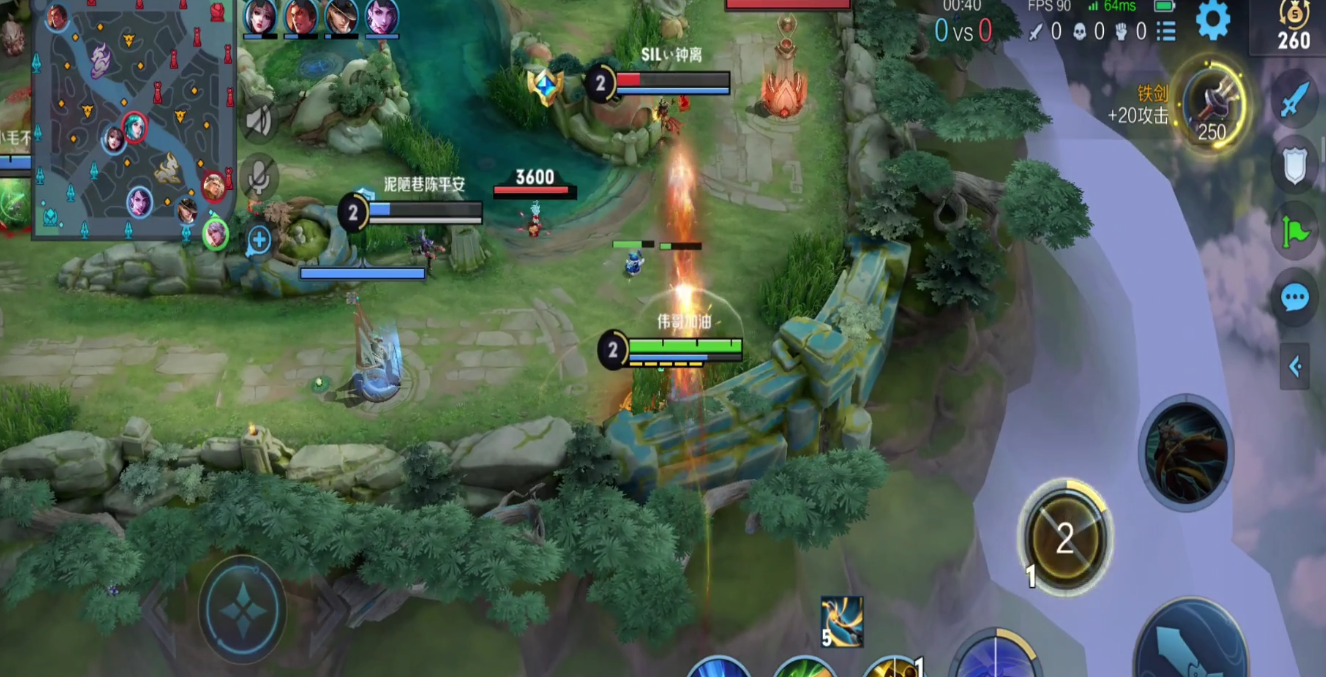Select the purple-haired teammate portrait

(381, 17)
